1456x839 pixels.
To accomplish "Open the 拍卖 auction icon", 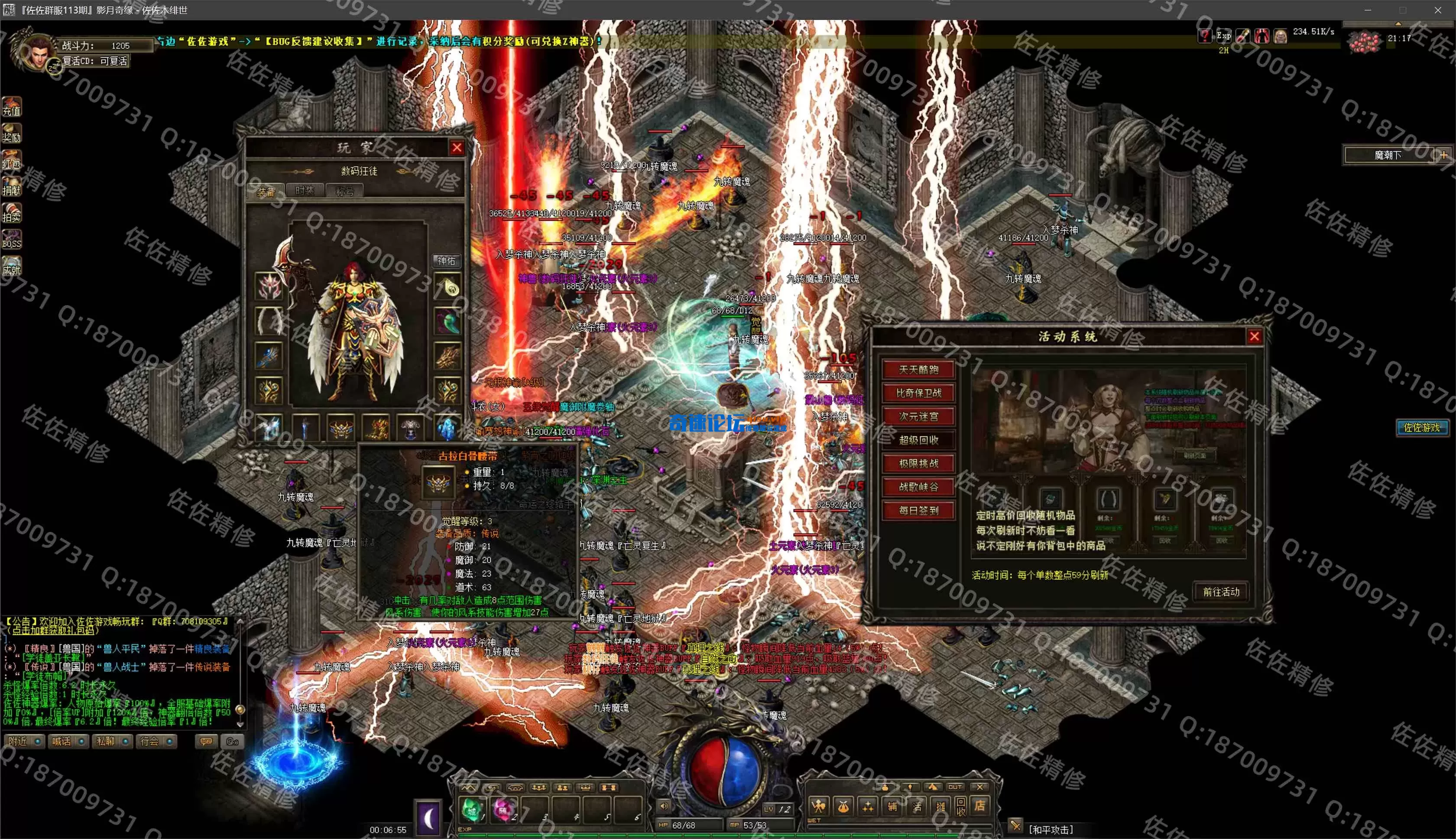I will coord(12,213).
